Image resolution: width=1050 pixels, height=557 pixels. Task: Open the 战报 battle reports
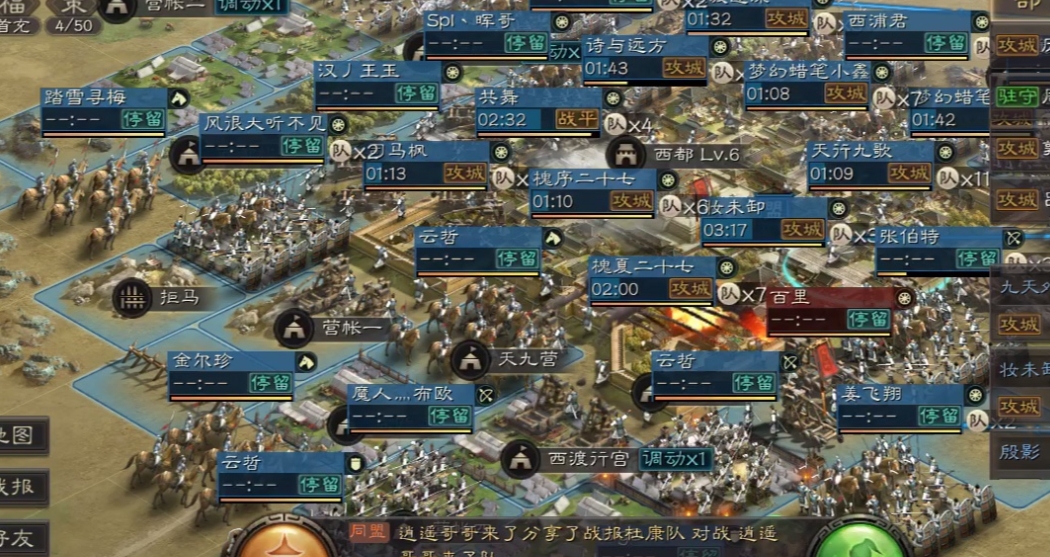coord(22,487)
